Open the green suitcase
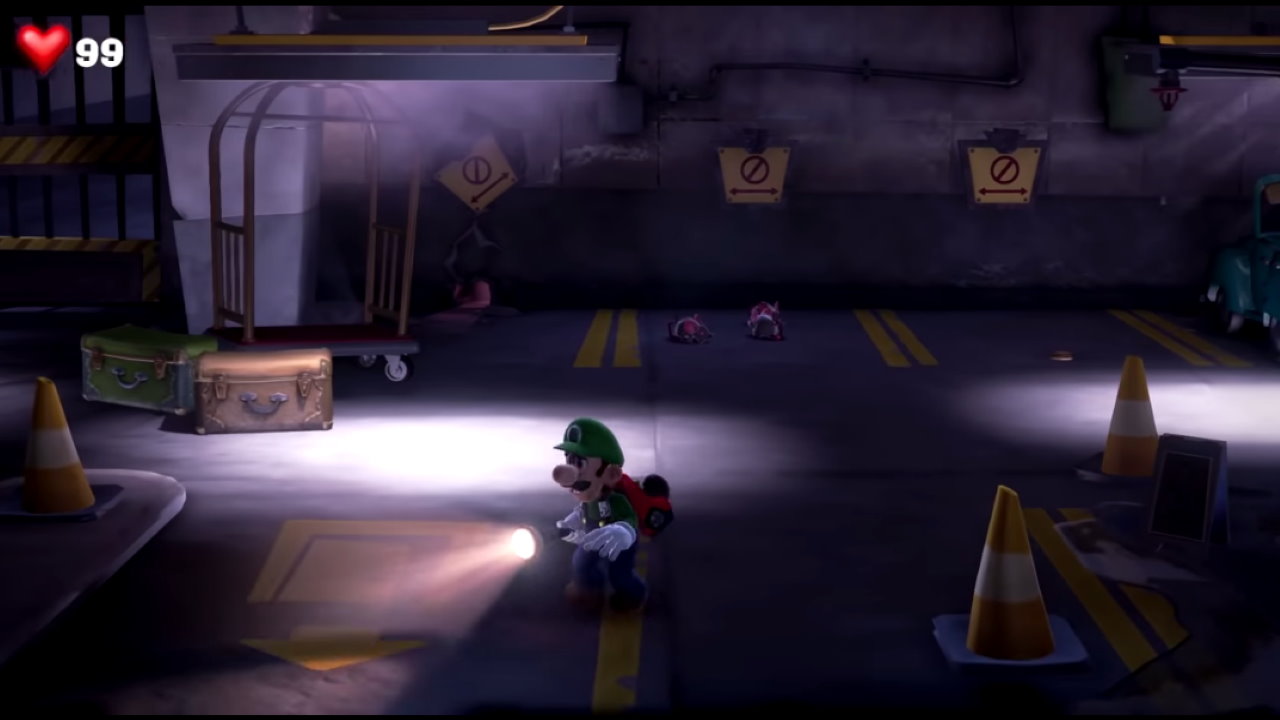 tap(133, 372)
